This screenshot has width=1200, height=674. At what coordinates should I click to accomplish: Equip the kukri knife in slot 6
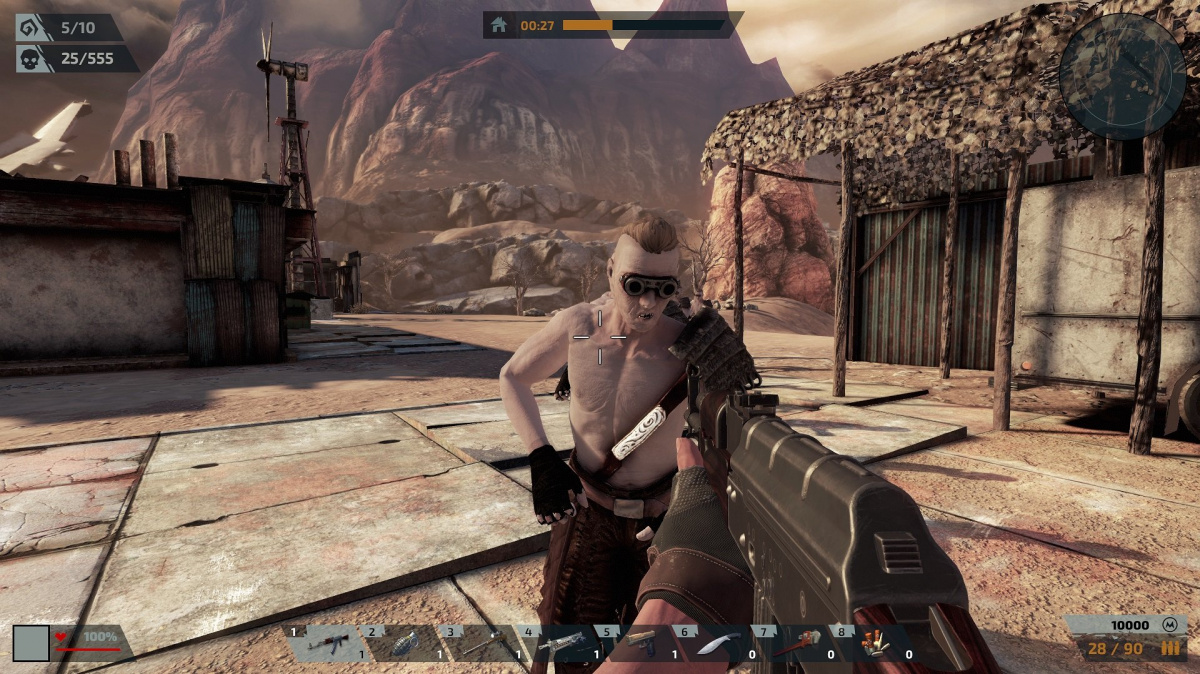pos(718,644)
